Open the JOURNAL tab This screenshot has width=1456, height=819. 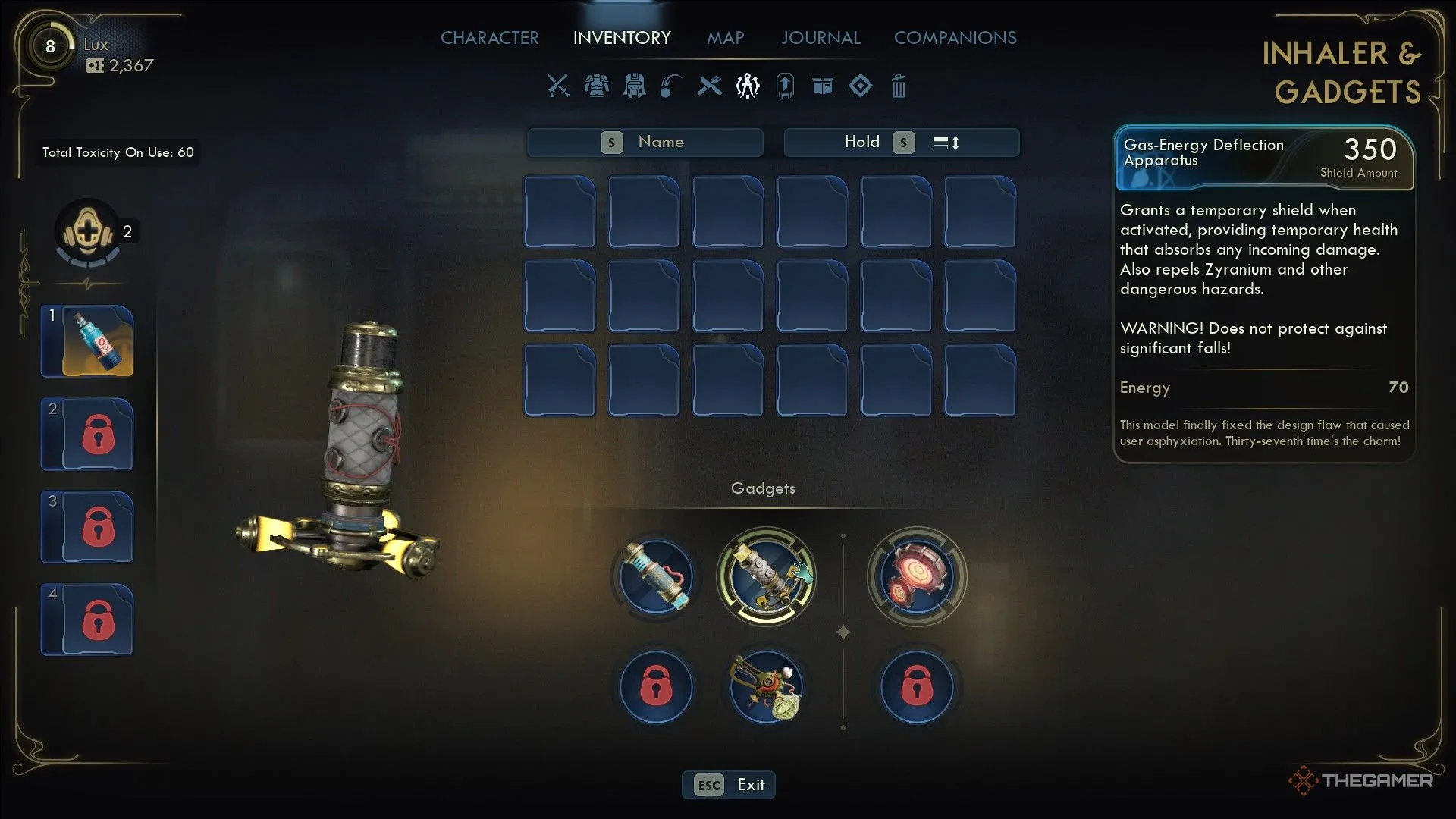(x=820, y=37)
